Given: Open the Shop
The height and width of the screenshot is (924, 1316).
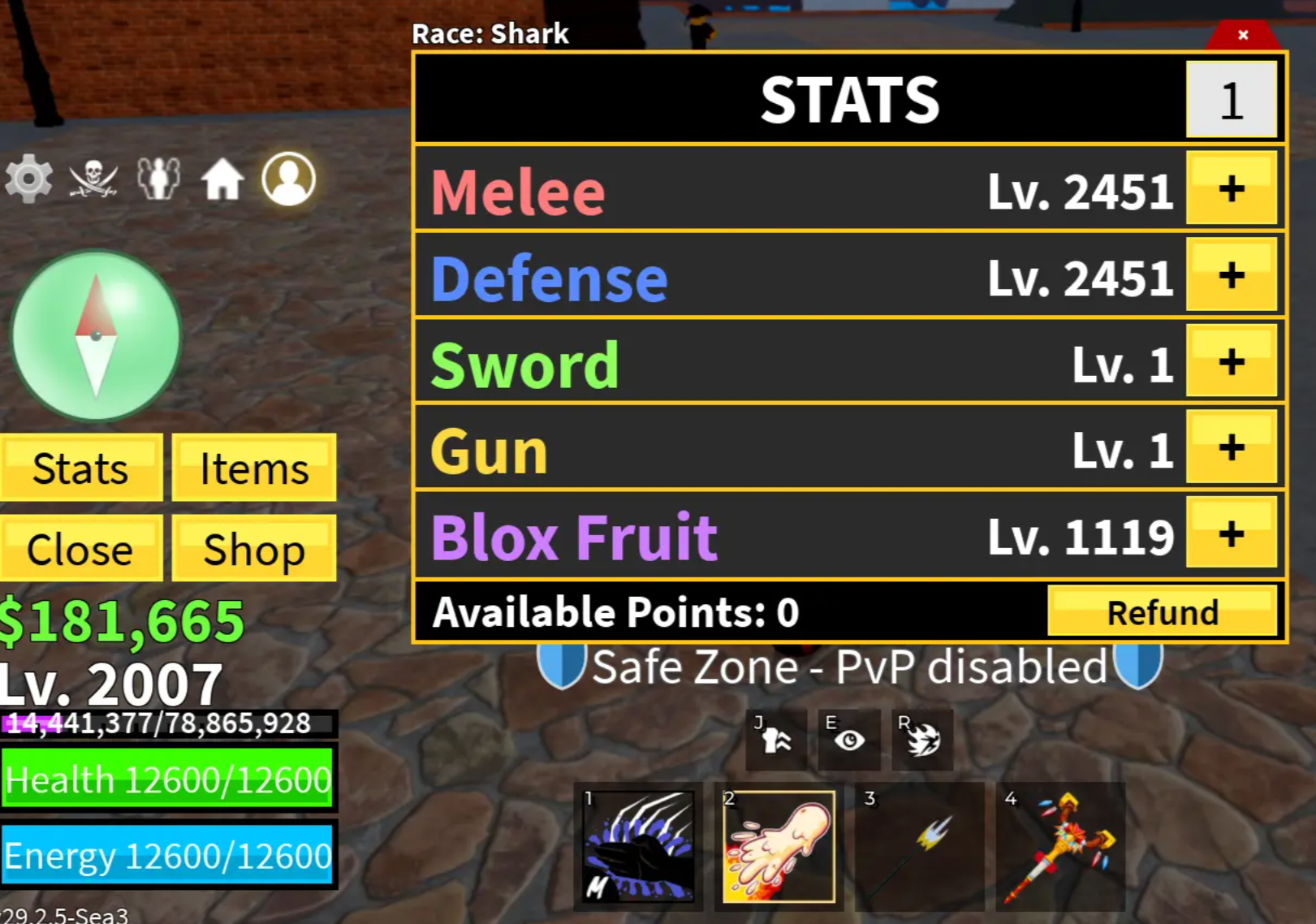Looking at the screenshot, I should coord(253,549).
